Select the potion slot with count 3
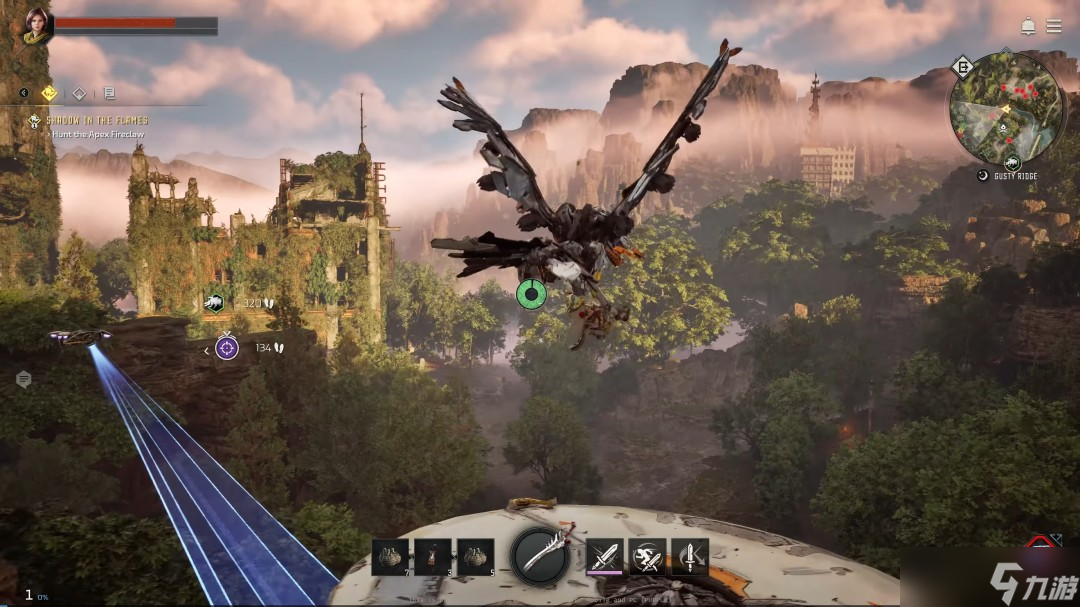This screenshot has height=607, width=1080. [433, 557]
